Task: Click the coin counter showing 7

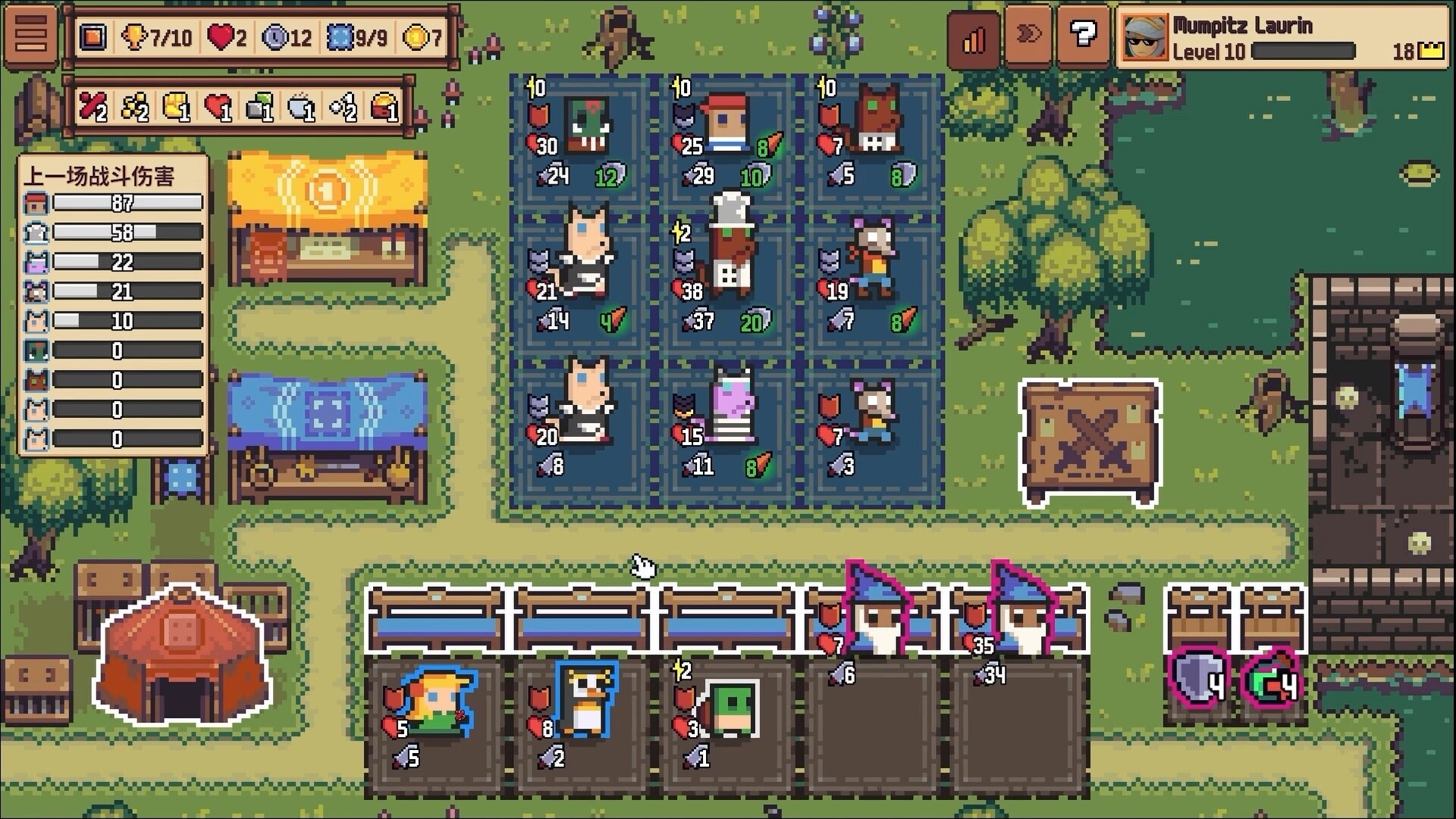Action: coord(419,36)
